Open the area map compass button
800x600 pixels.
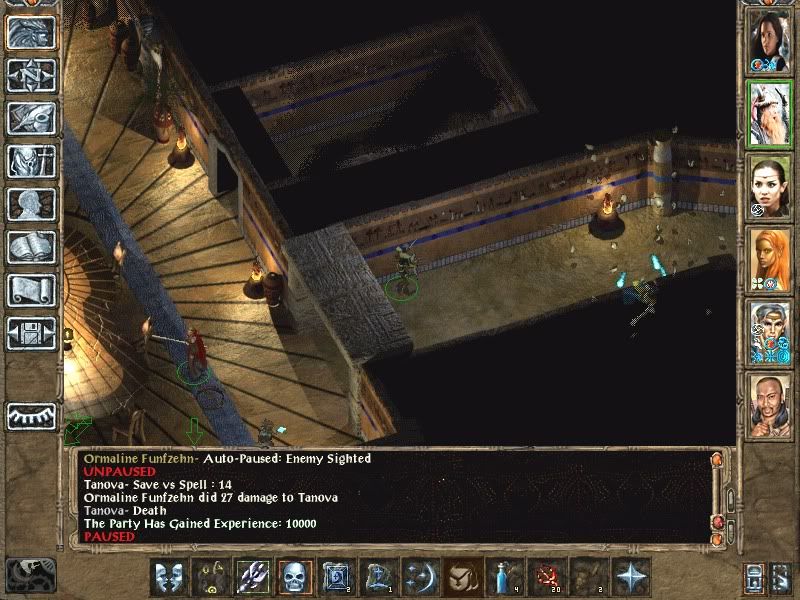coord(31,76)
